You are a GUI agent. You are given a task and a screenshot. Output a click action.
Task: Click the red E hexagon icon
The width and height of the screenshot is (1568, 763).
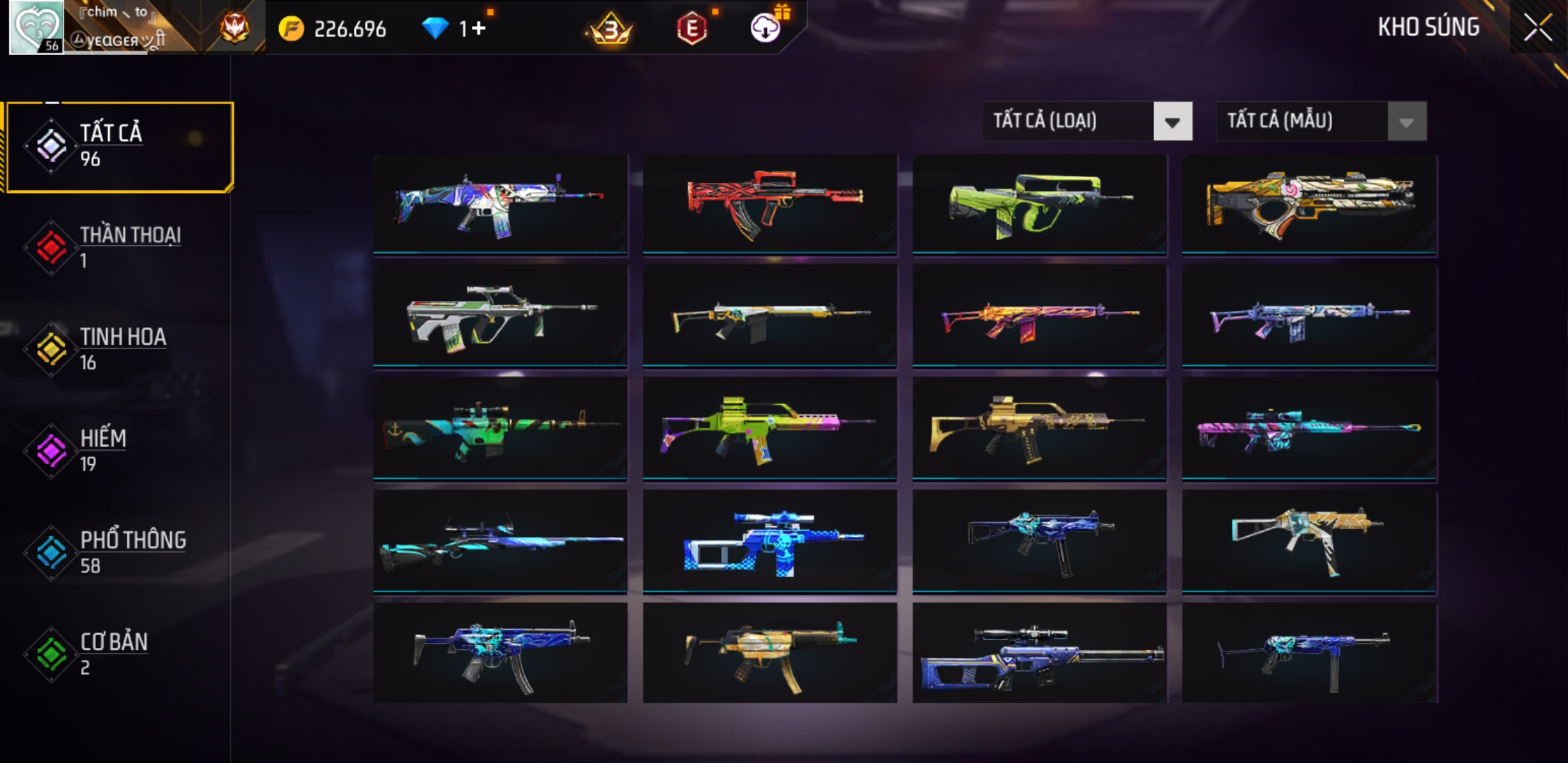coord(691,29)
